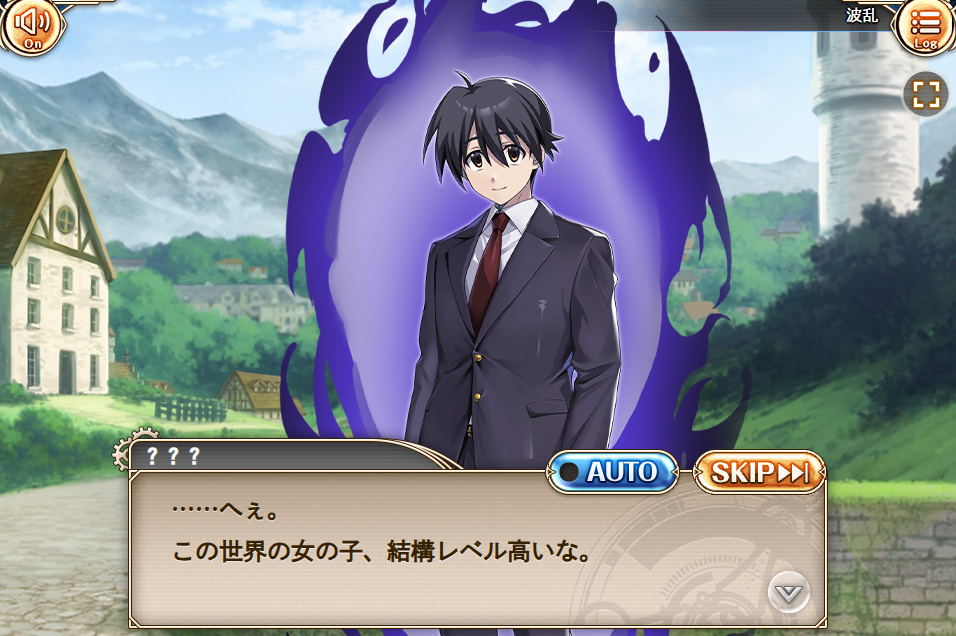Viewport: 956px width, 636px height.
Task: Skip the story scene with SKIP
Action: coord(760,472)
